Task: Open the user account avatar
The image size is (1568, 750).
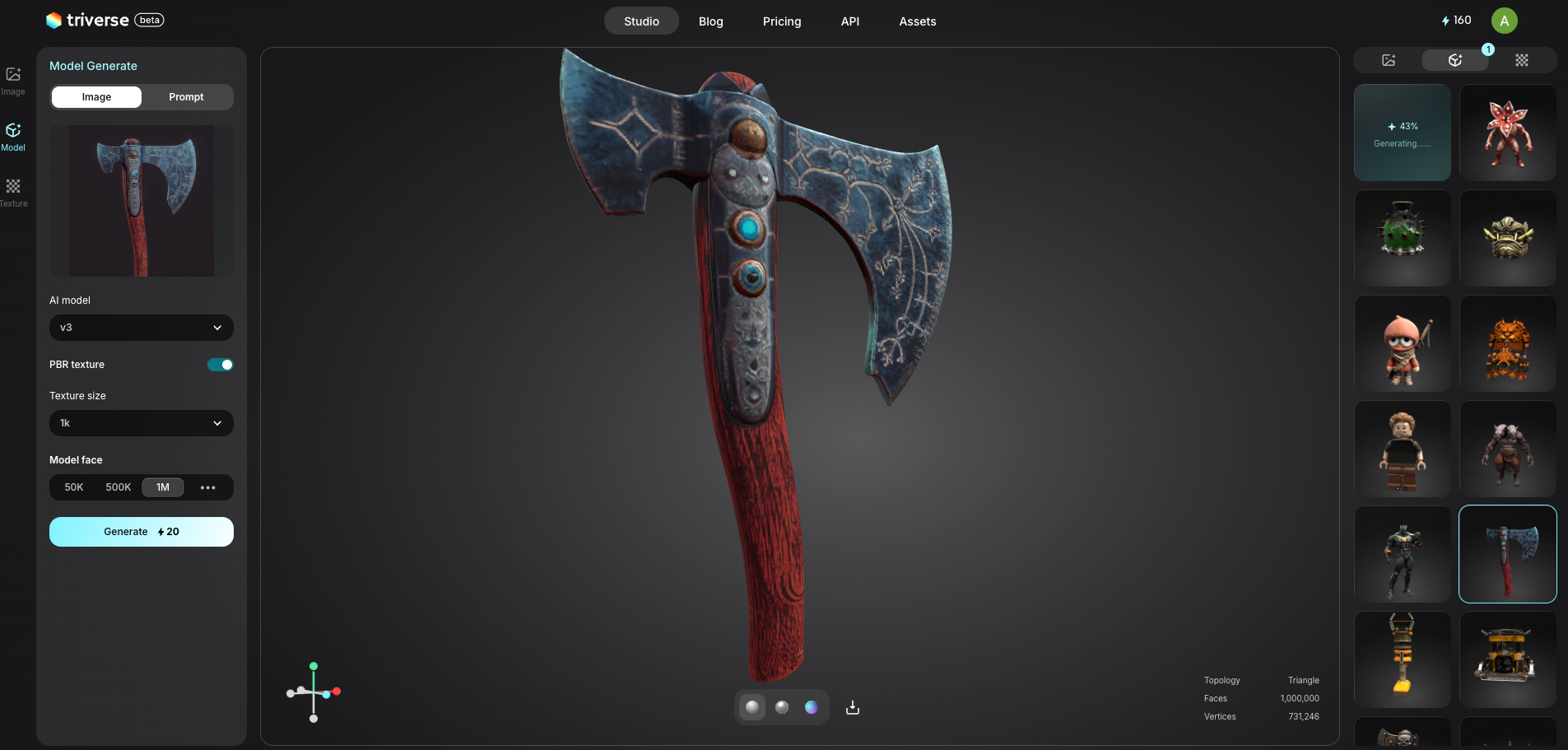Action: (1504, 21)
